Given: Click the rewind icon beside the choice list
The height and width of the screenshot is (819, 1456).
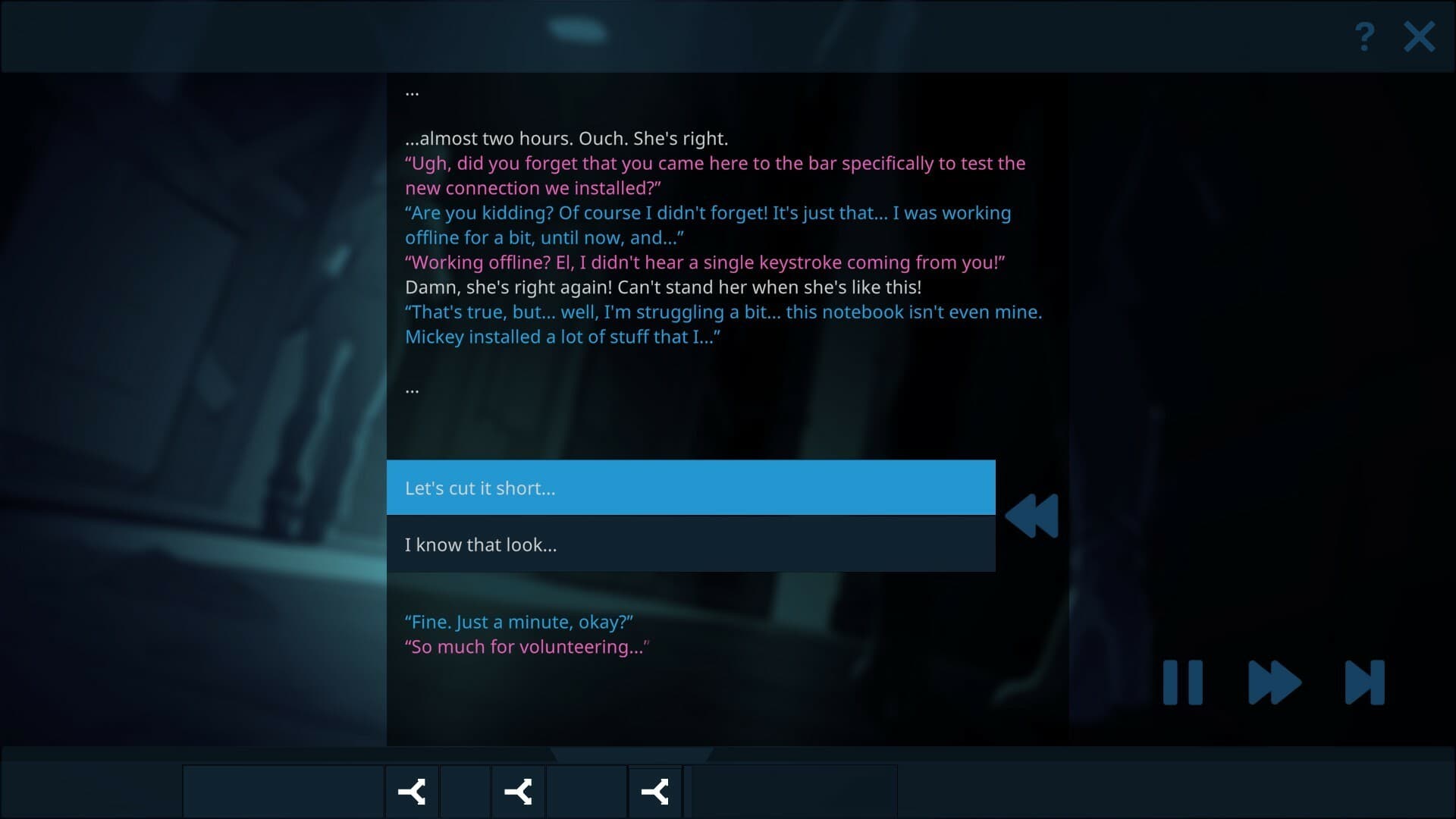Looking at the screenshot, I should [1033, 516].
